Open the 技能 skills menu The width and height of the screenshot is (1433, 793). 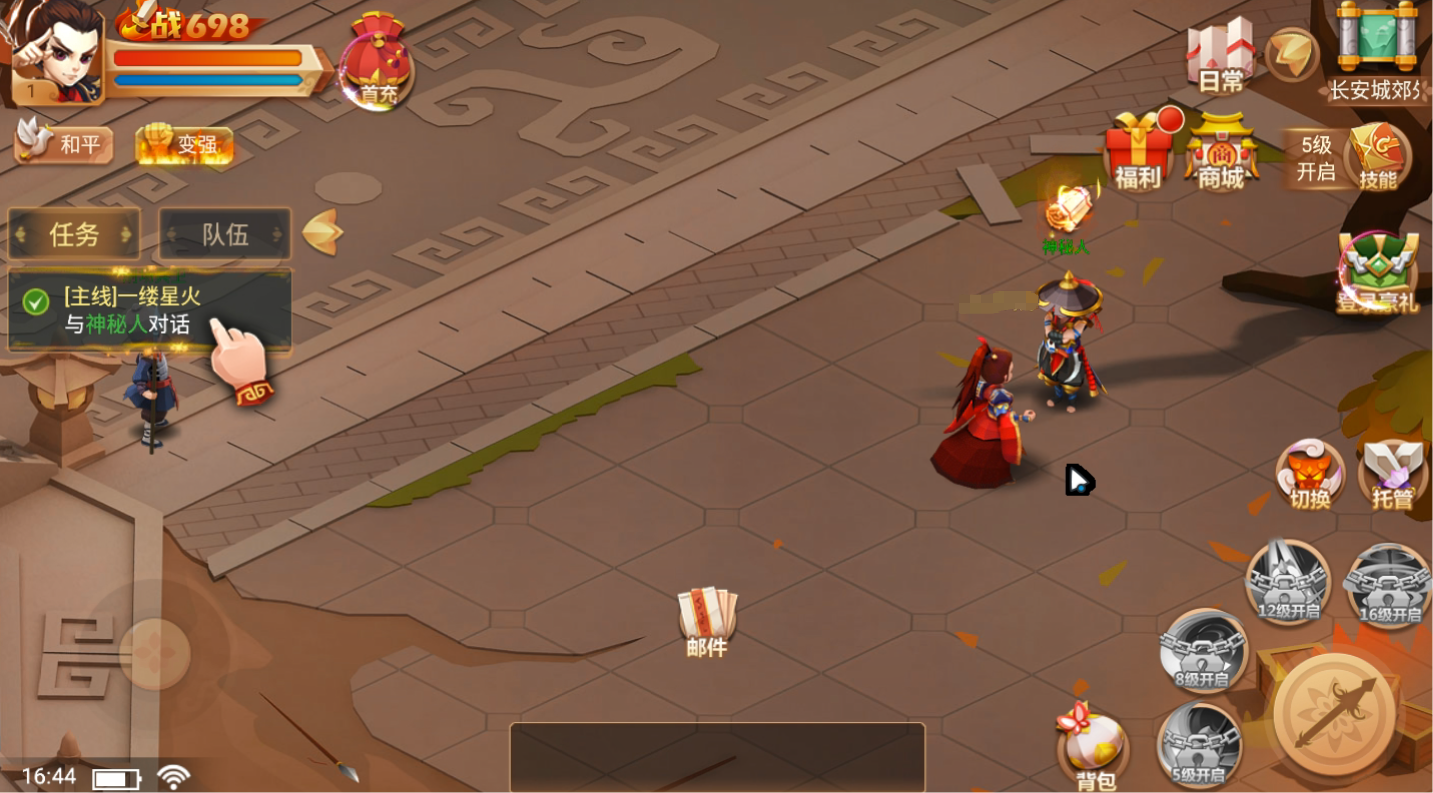click(1378, 155)
